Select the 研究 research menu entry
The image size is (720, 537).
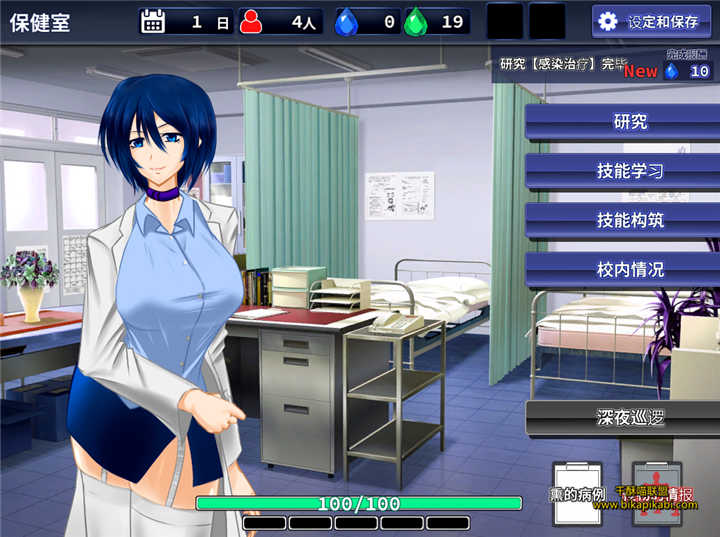click(x=620, y=122)
